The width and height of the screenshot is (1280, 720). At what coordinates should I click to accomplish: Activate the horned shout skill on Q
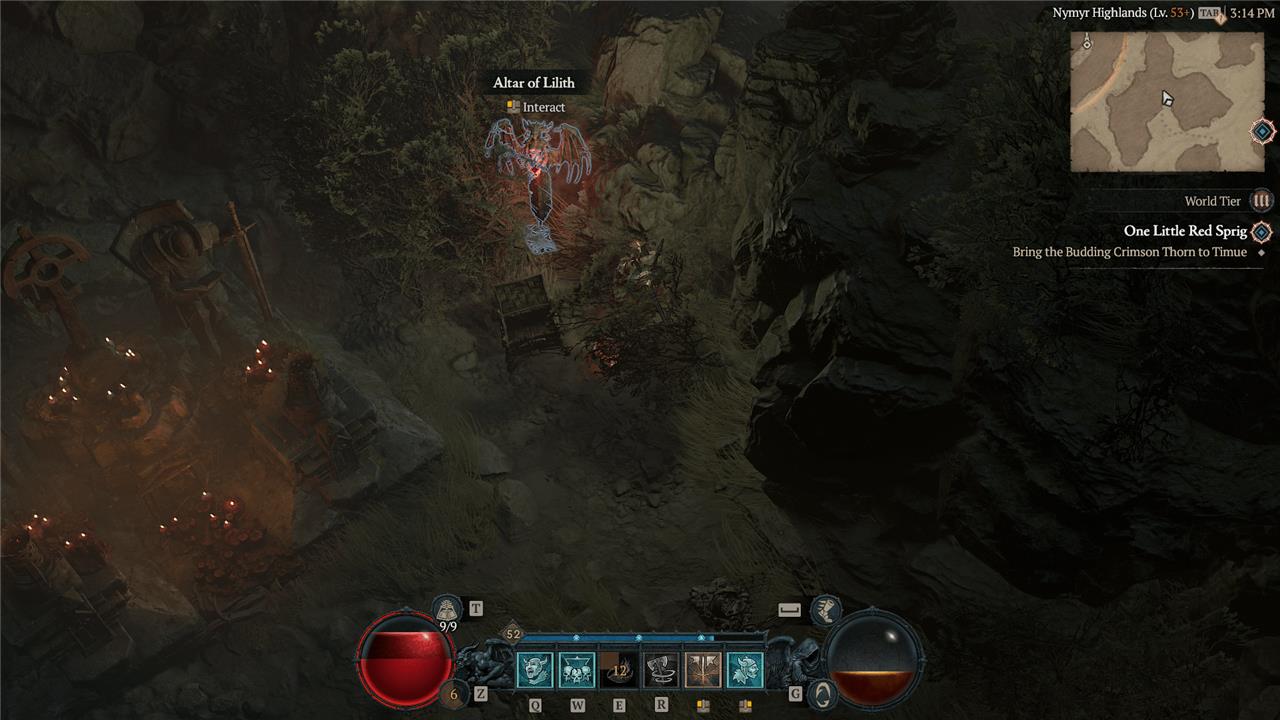535,670
